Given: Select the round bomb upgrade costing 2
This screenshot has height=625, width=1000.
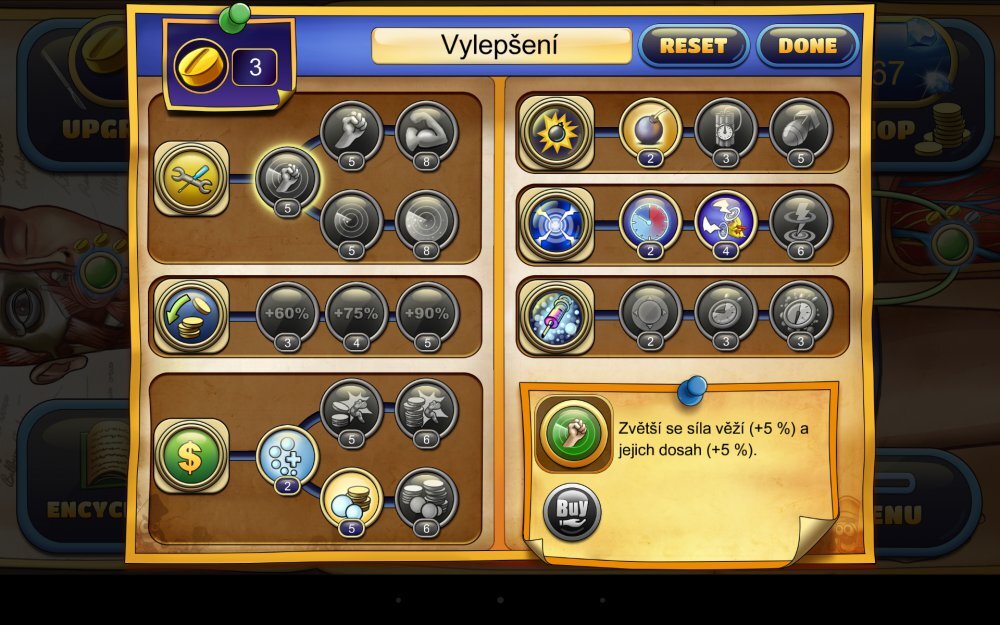Looking at the screenshot, I should point(650,129).
